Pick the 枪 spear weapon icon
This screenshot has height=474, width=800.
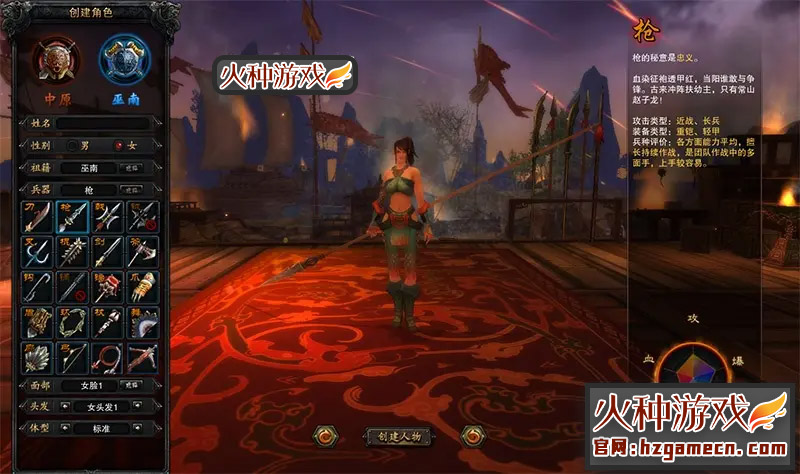point(72,214)
